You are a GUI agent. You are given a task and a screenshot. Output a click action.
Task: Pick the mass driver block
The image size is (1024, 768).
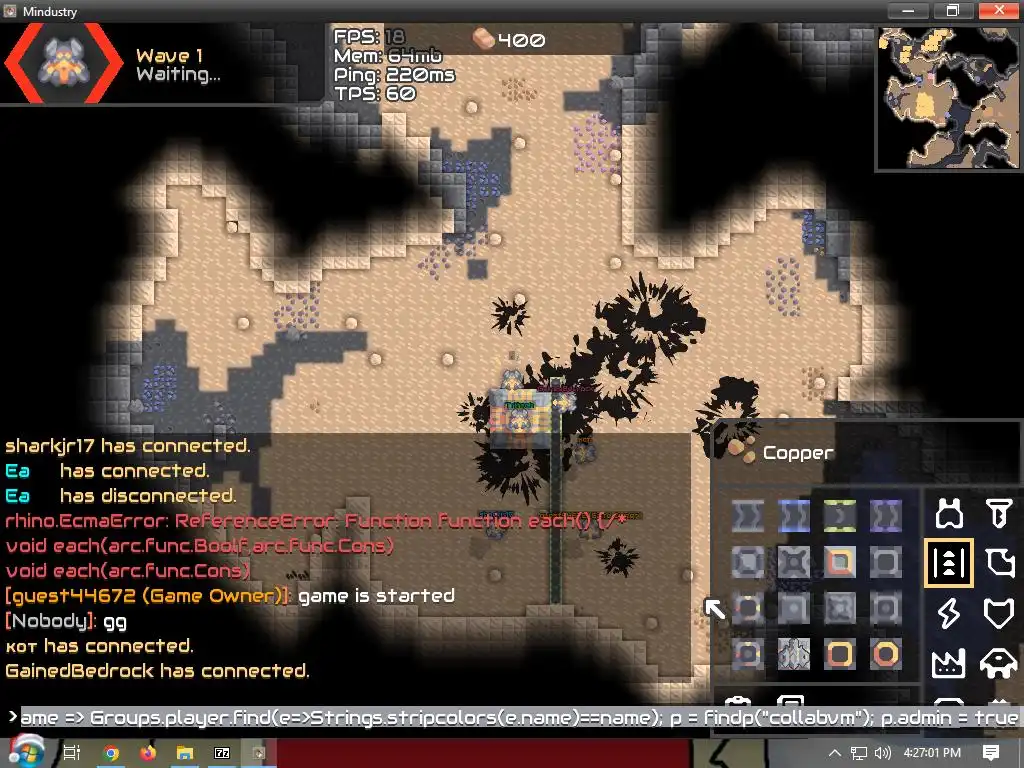(793, 654)
